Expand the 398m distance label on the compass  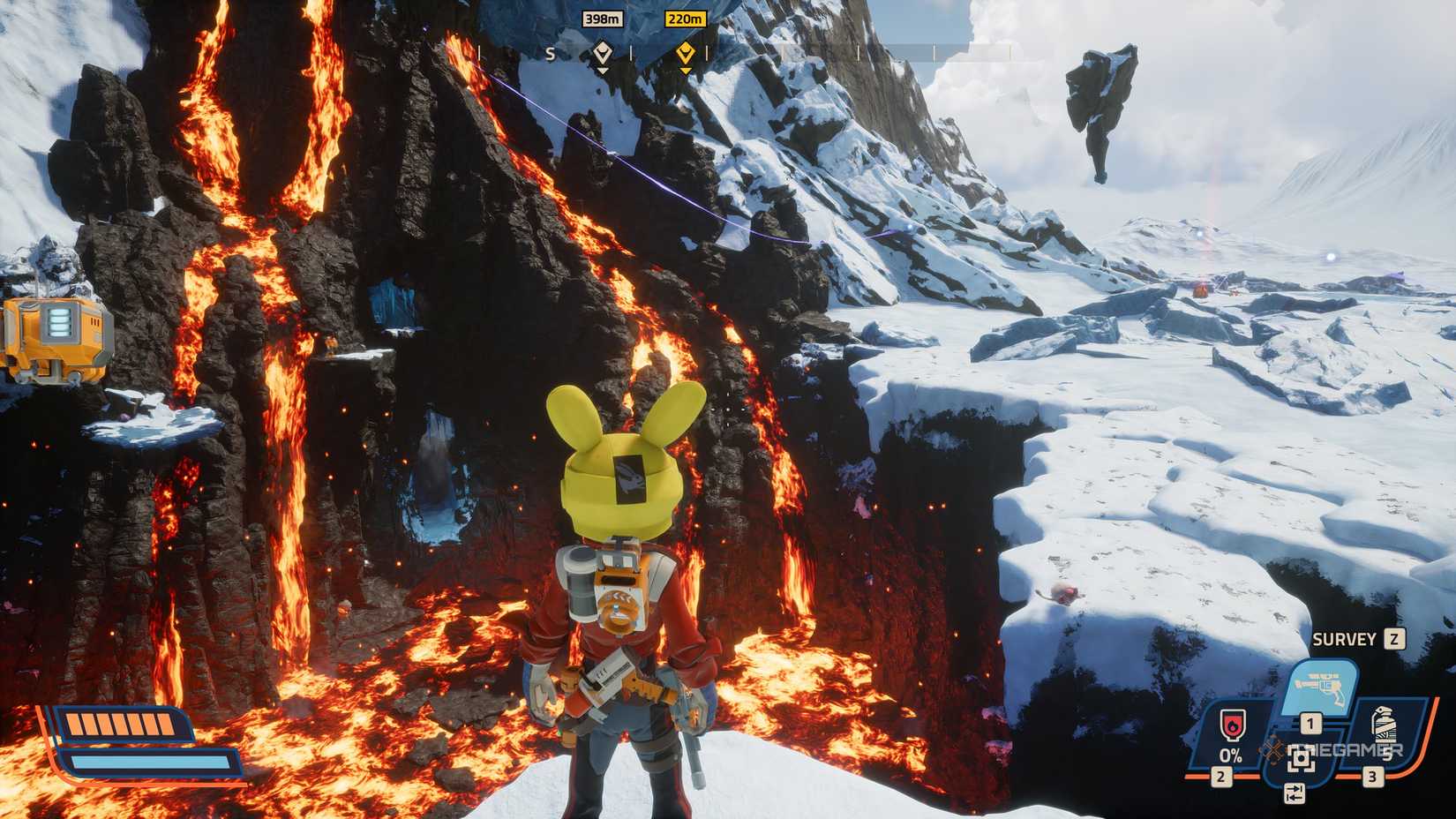pos(604,19)
